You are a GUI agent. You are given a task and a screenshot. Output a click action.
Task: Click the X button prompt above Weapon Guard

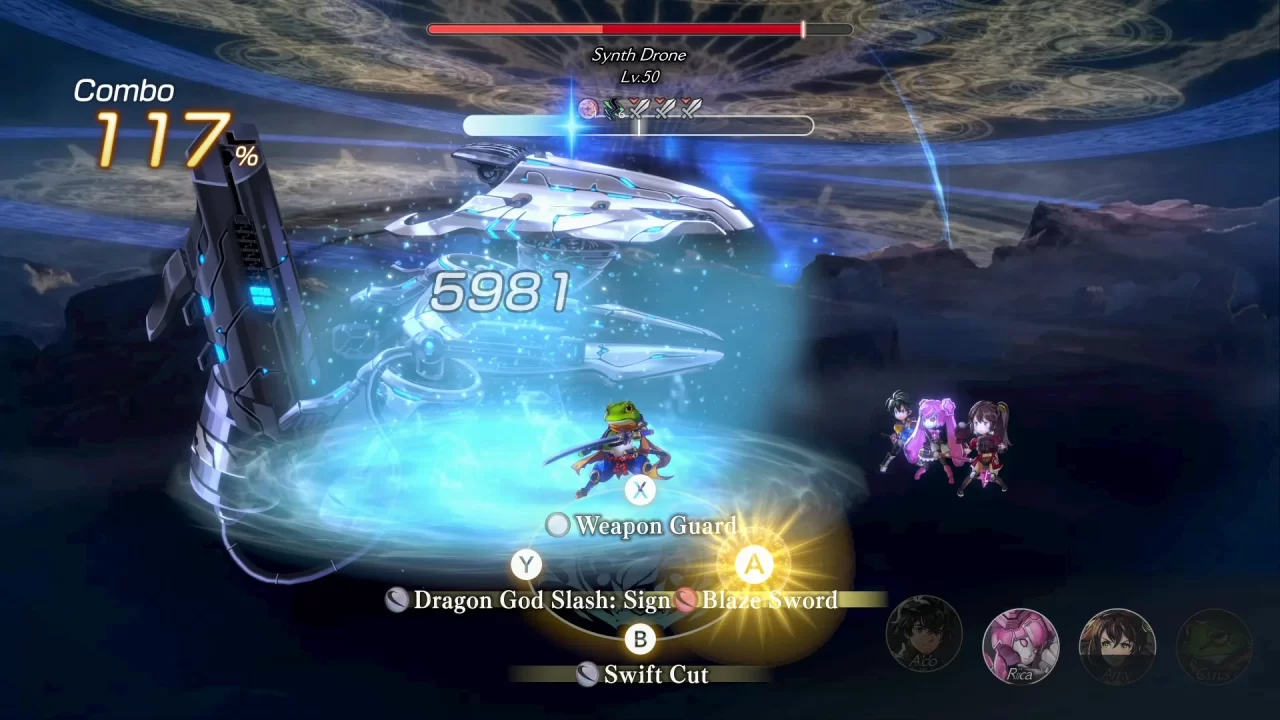pos(640,489)
